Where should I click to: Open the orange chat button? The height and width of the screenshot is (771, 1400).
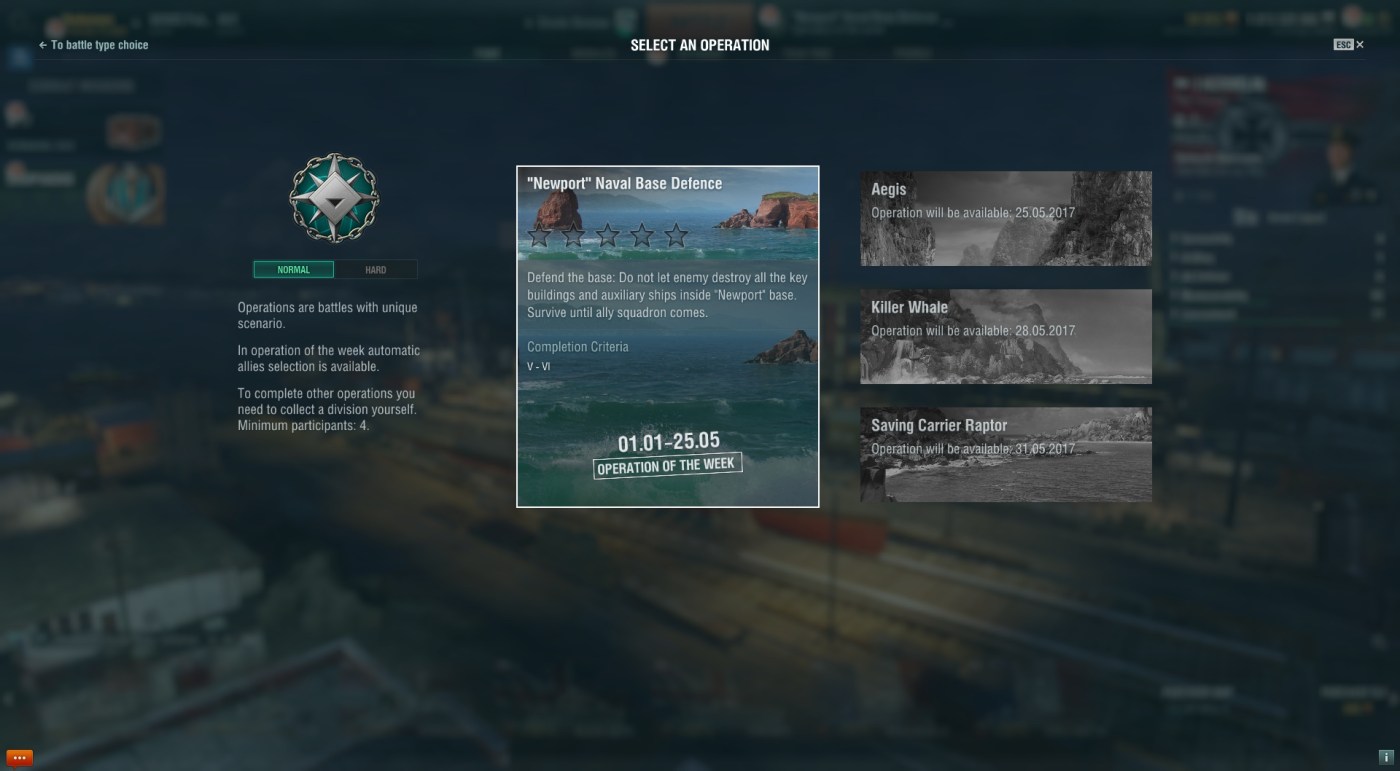[x=19, y=758]
